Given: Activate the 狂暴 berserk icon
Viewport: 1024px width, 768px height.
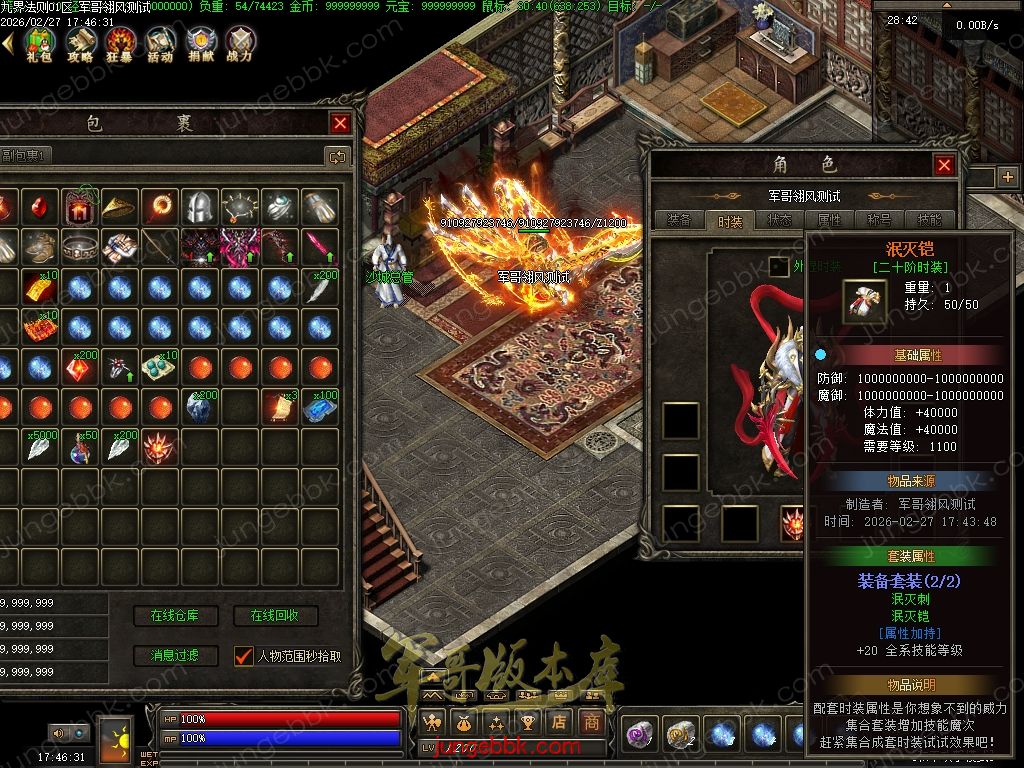Looking at the screenshot, I should click(121, 44).
